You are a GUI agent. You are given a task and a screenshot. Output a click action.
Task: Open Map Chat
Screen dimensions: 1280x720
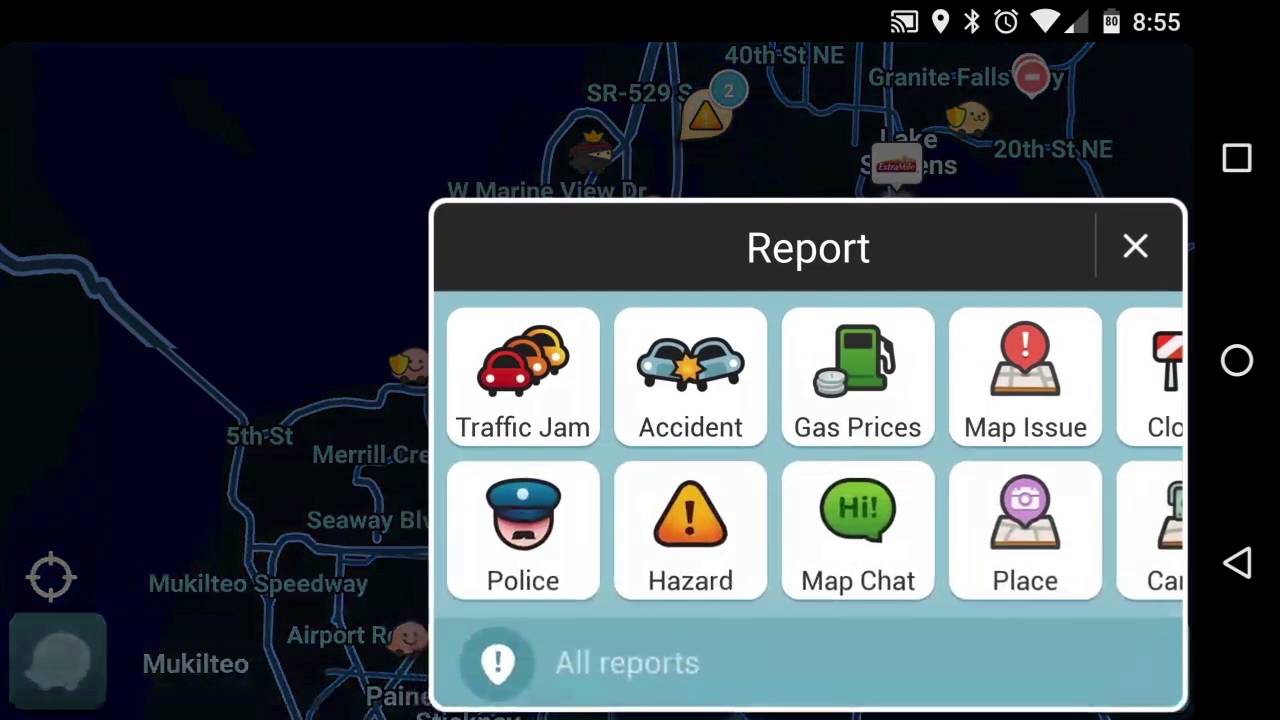[857, 531]
